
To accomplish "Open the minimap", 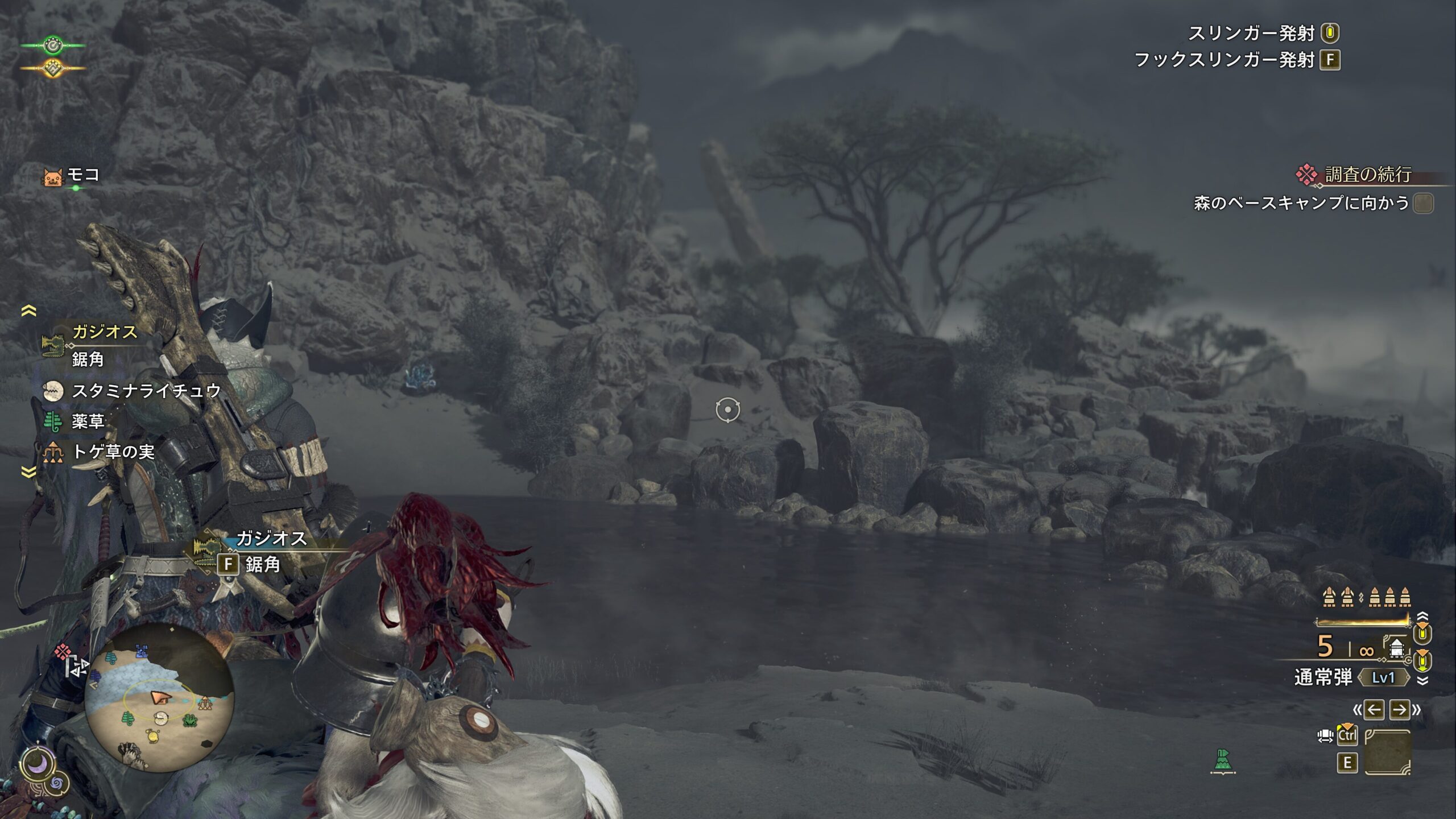I will (159, 698).
